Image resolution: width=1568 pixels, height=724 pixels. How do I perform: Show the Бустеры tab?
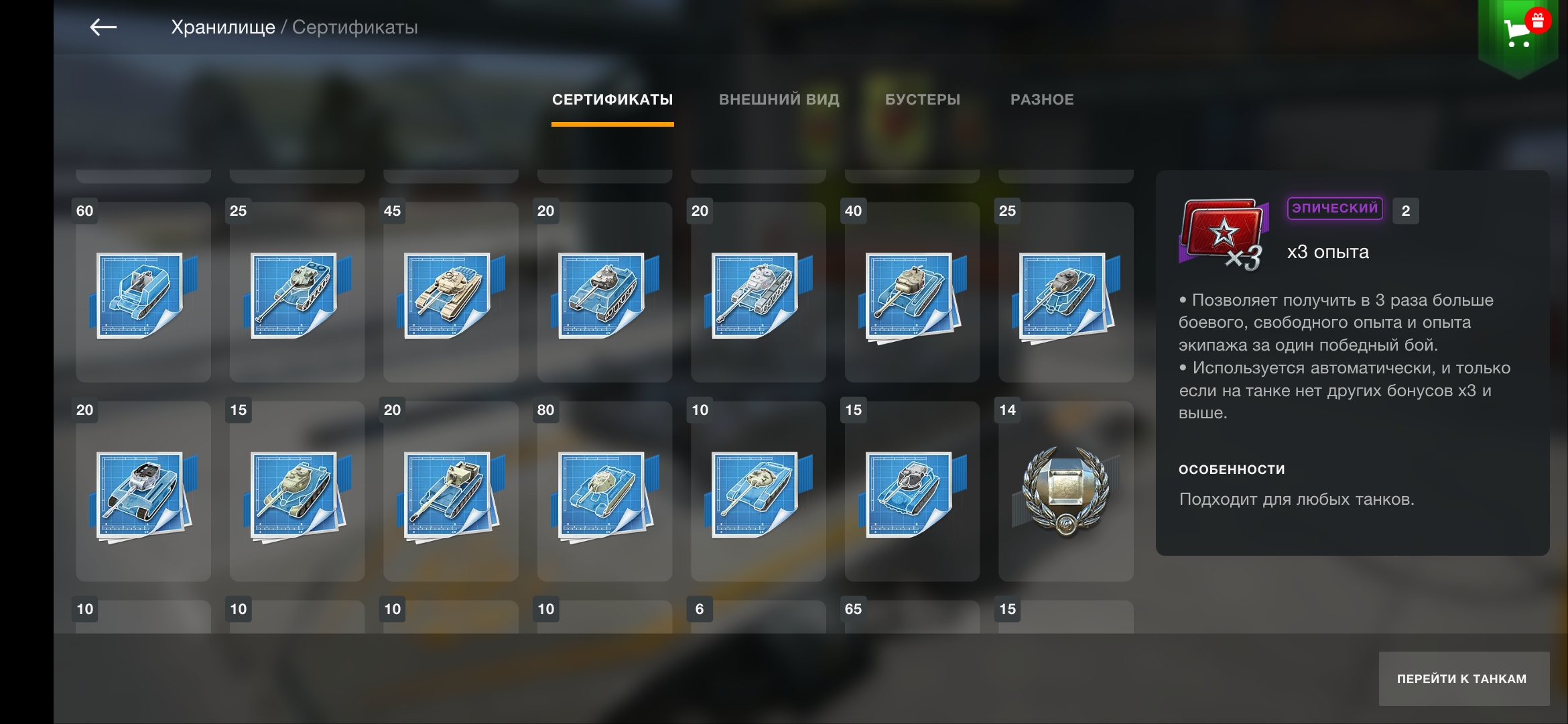pyautogui.click(x=922, y=100)
